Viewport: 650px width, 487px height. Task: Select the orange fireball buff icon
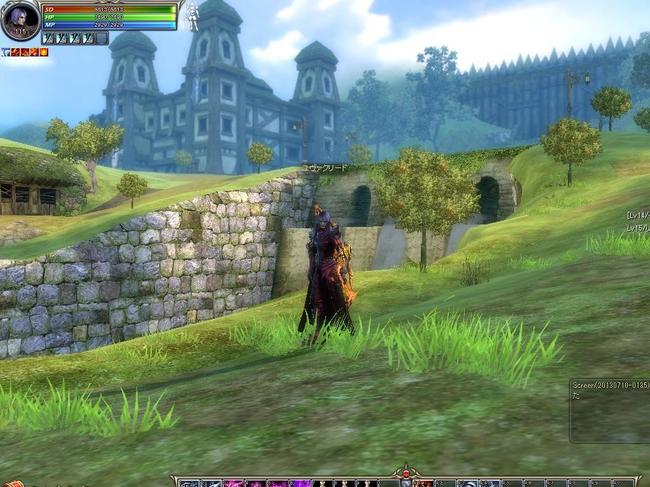(43, 51)
